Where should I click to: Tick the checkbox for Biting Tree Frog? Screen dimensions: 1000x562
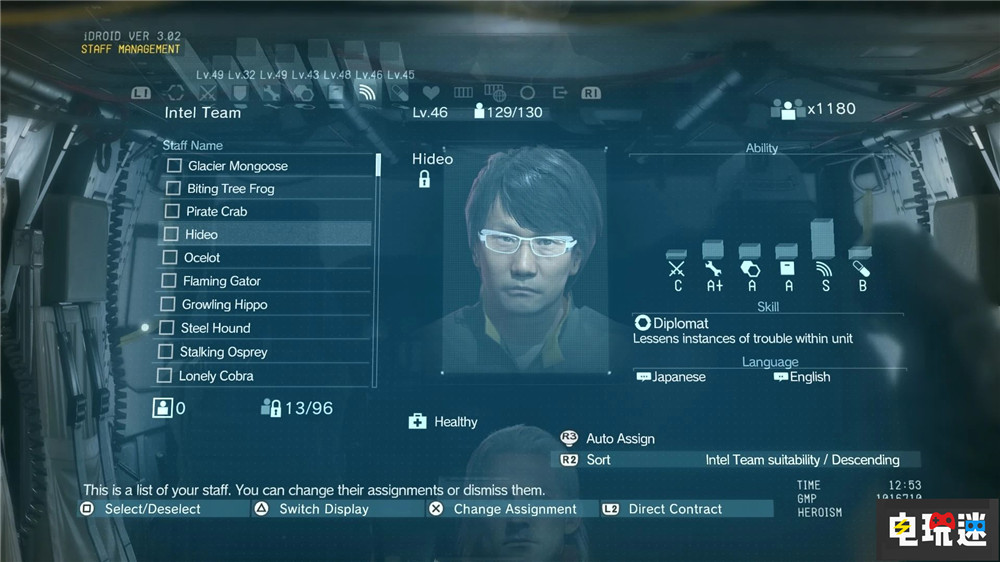coord(173,189)
